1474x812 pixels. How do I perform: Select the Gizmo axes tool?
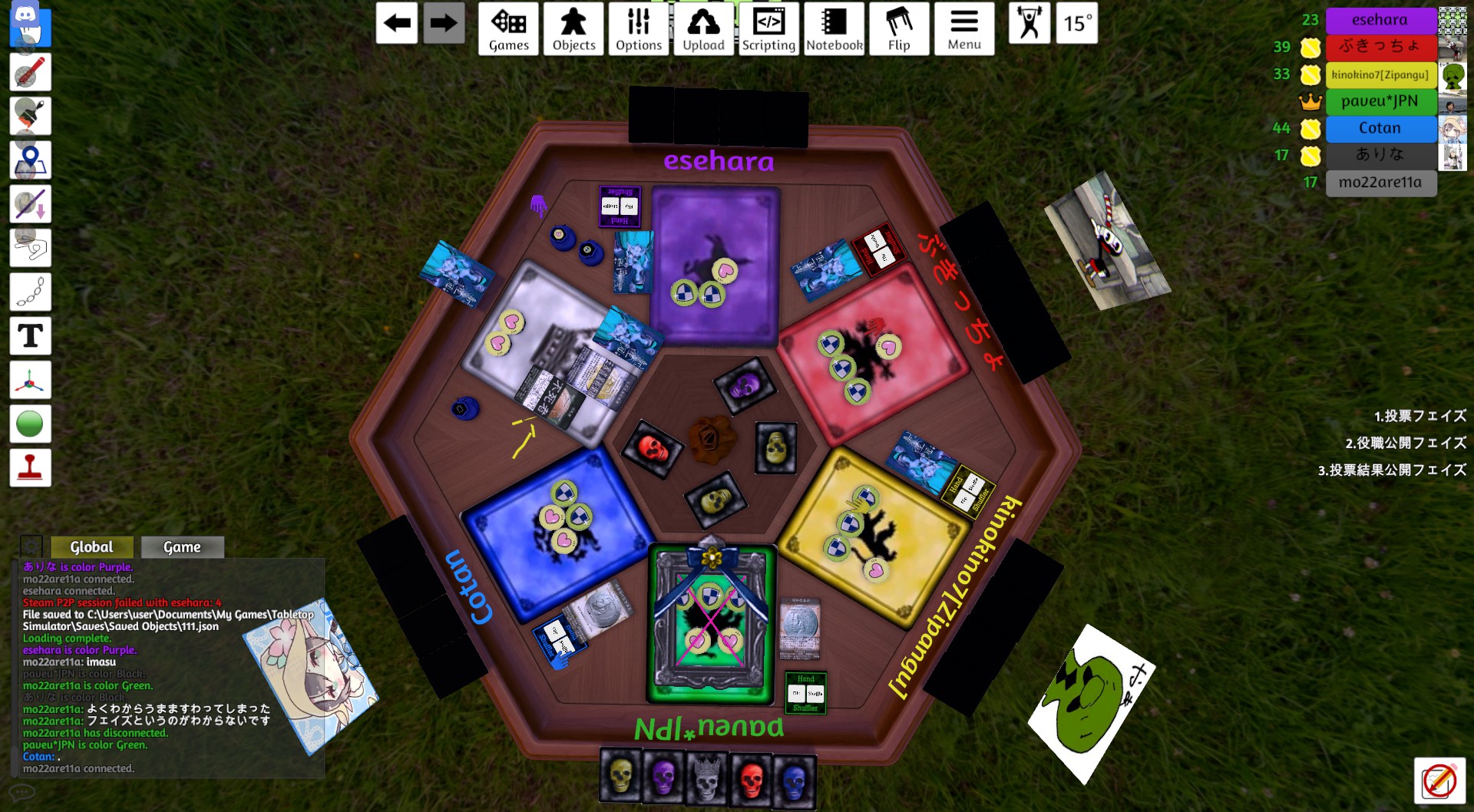pyautogui.click(x=31, y=379)
